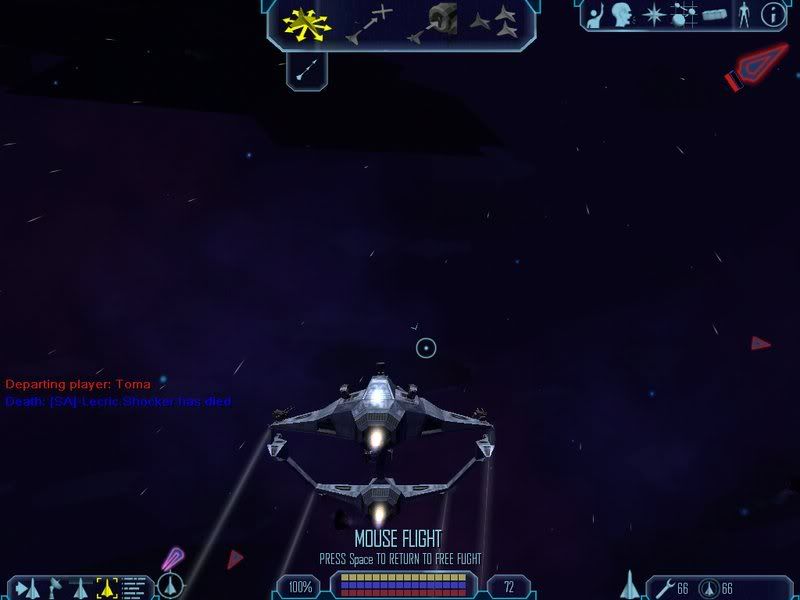
Task: Click the ship icon beside the repair panel
Action: 630,584
